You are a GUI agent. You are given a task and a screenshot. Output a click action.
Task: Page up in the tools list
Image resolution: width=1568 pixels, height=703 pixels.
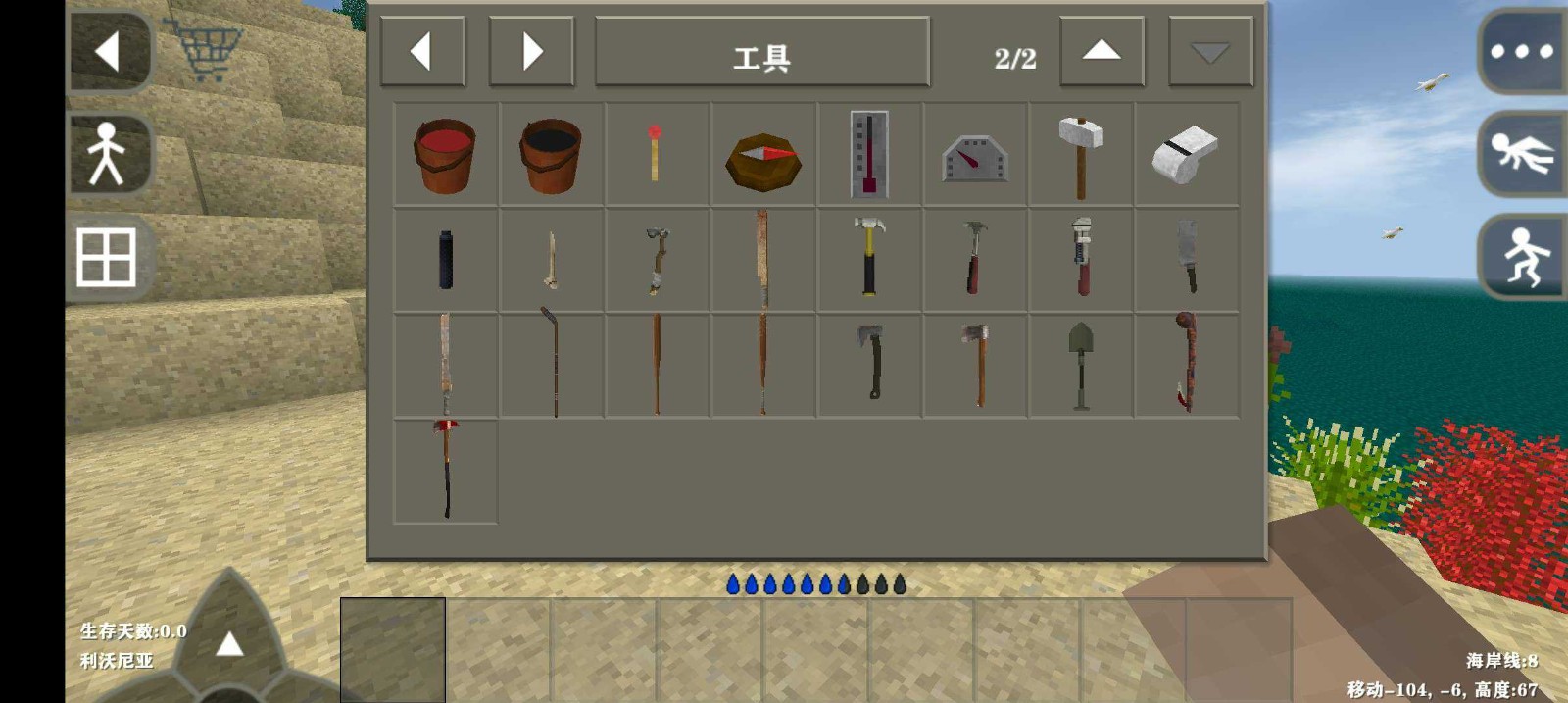[1102, 51]
